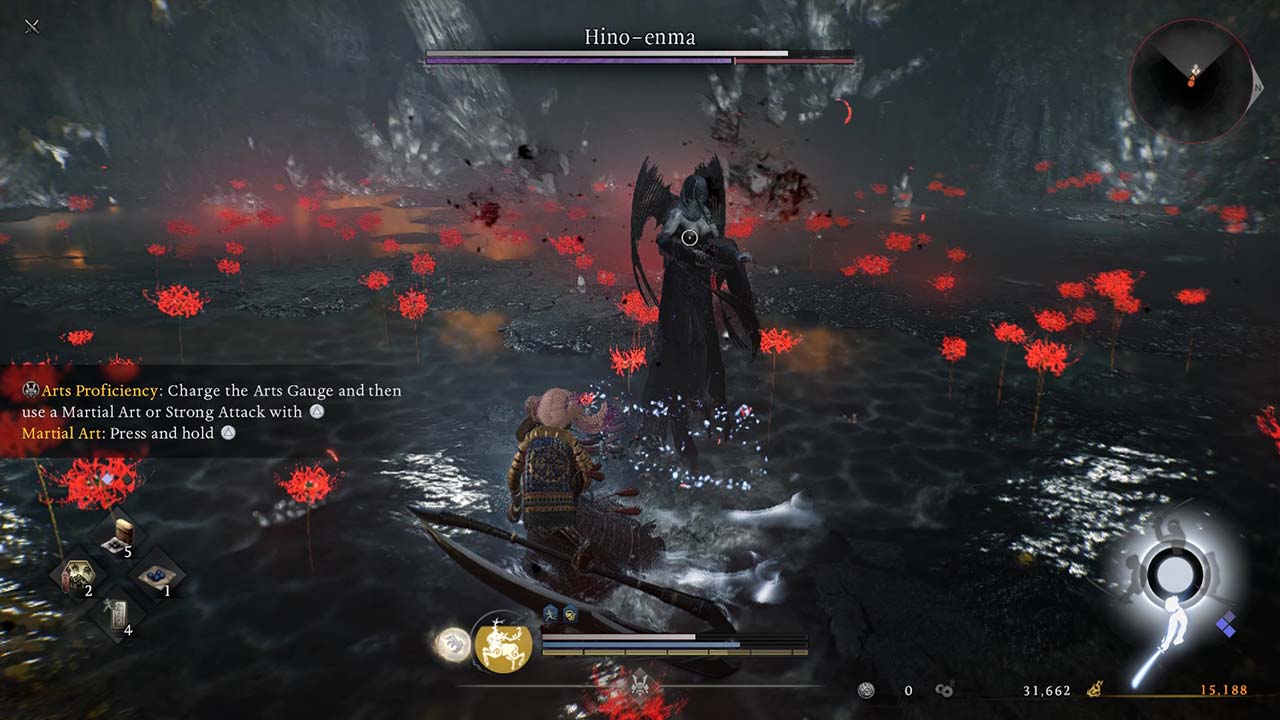
Task: Select the glowing low-stance sword figure
Action: click(x=1160, y=638)
